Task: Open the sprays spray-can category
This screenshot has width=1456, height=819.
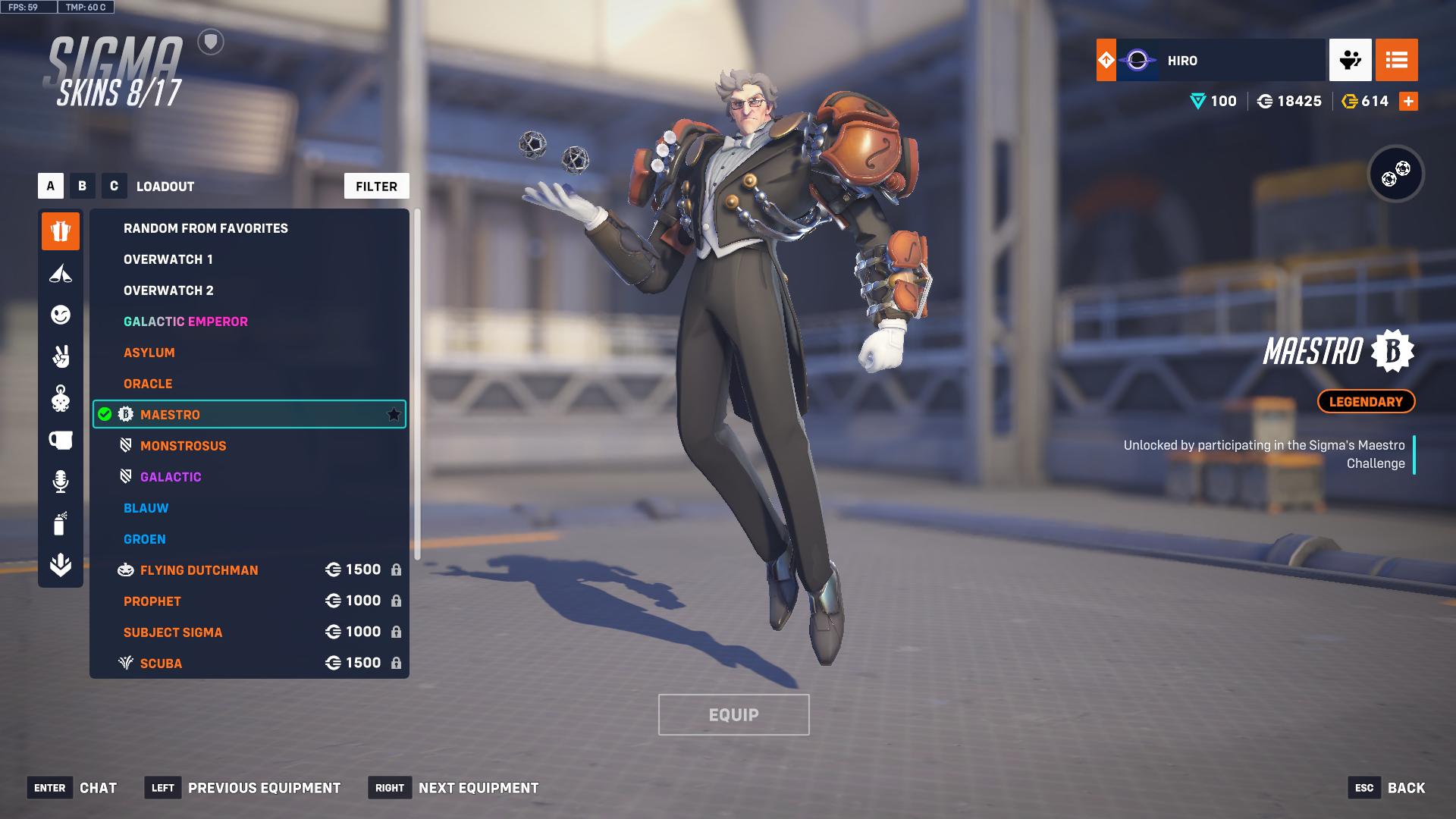Action: (61, 523)
